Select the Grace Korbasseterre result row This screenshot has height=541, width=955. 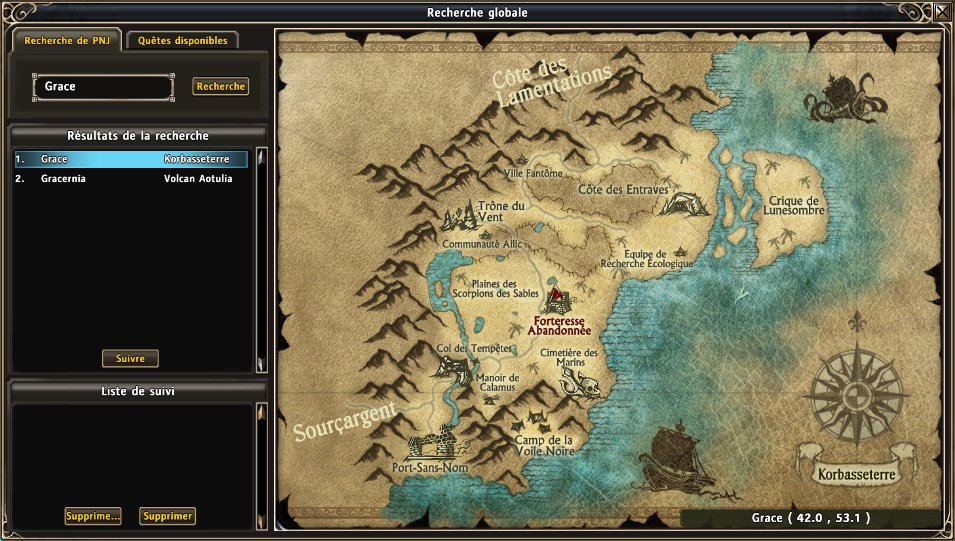coord(130,159)
